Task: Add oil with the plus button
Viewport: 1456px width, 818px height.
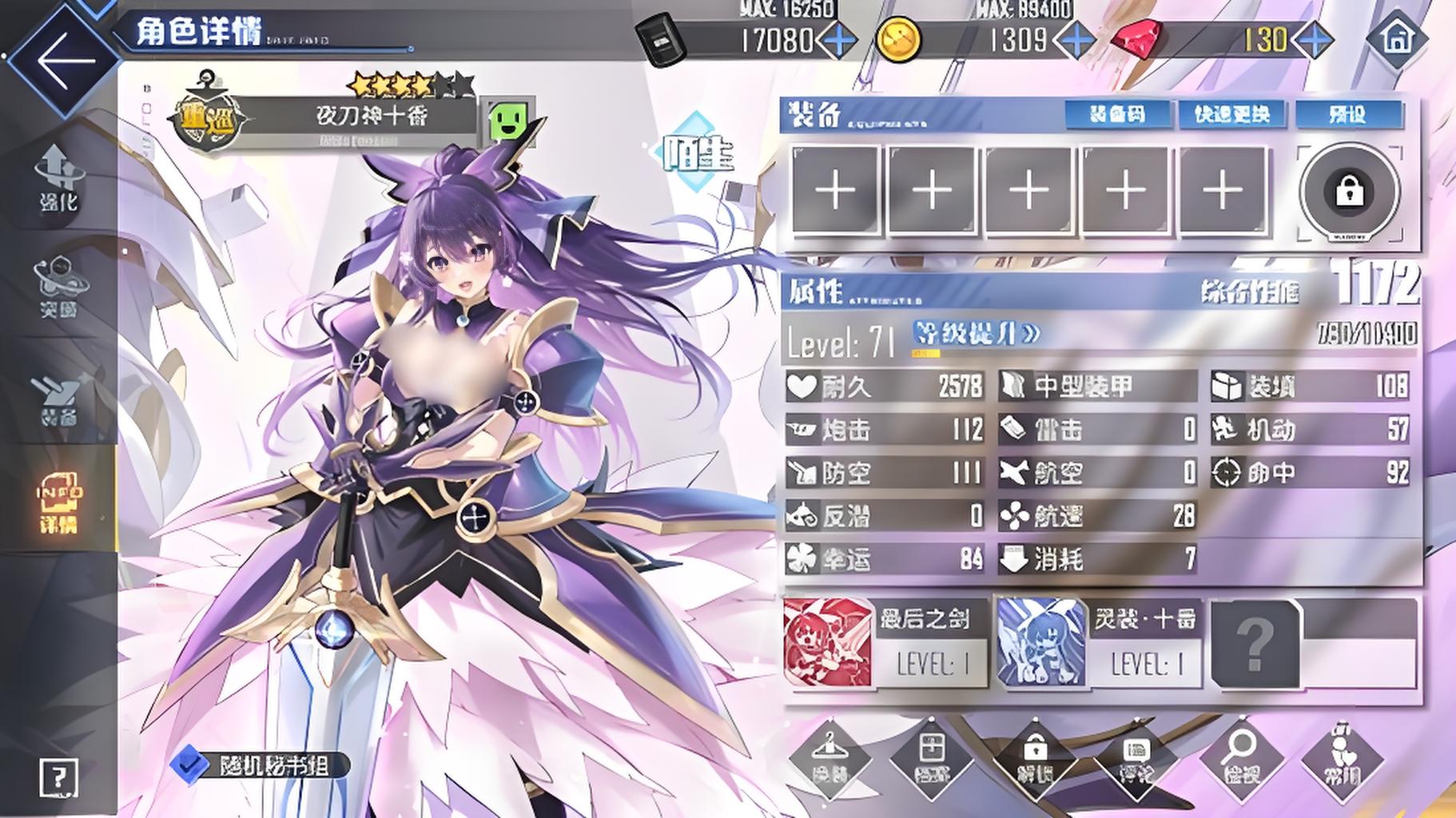Action: 838,40
